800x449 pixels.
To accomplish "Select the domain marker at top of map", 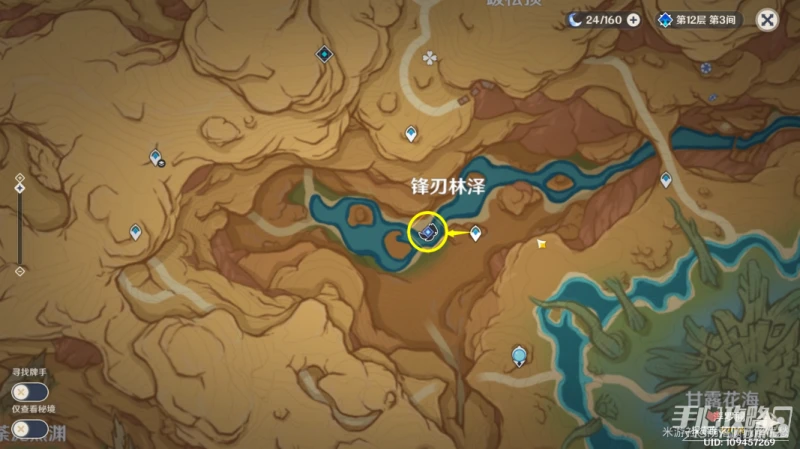I will [324, 54].
